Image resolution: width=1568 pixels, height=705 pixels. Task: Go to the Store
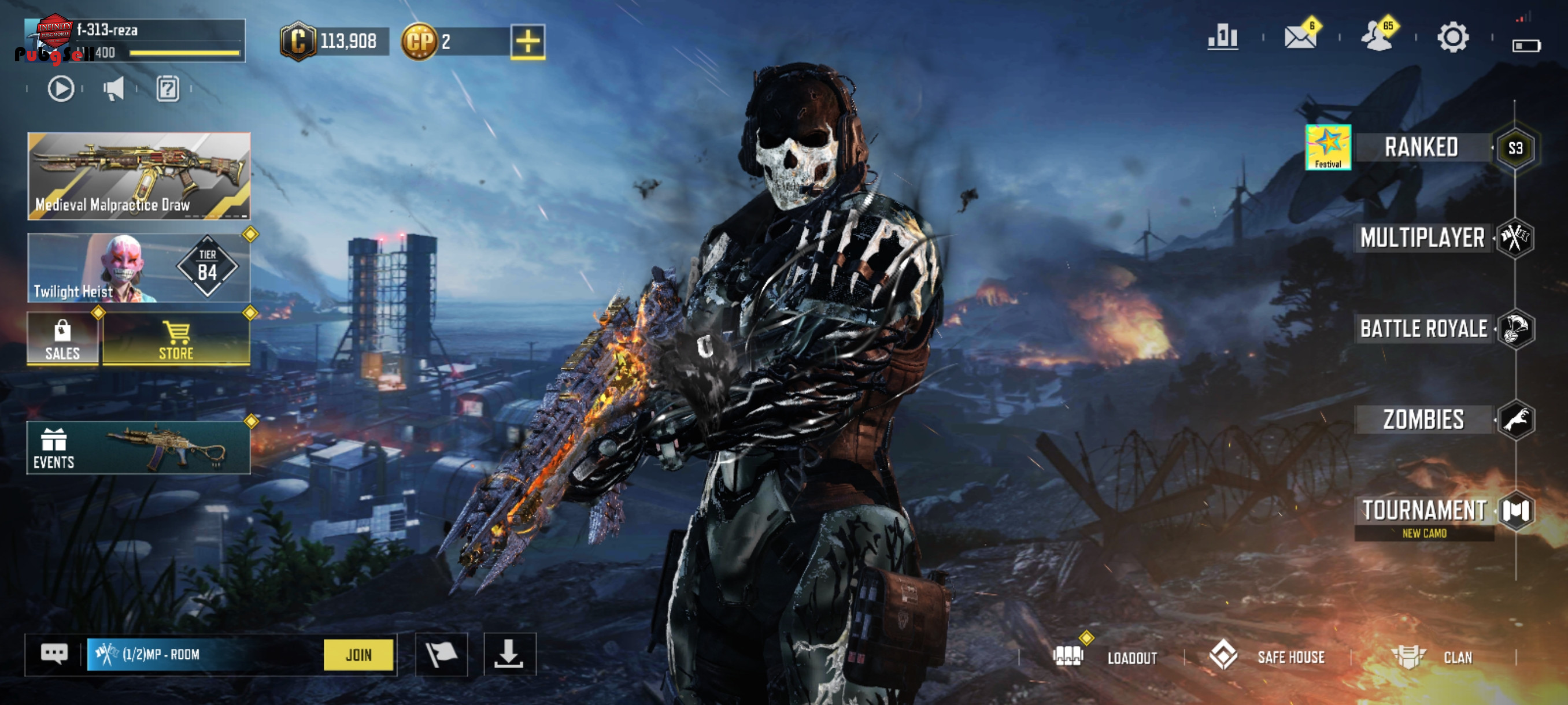[176, 339]
